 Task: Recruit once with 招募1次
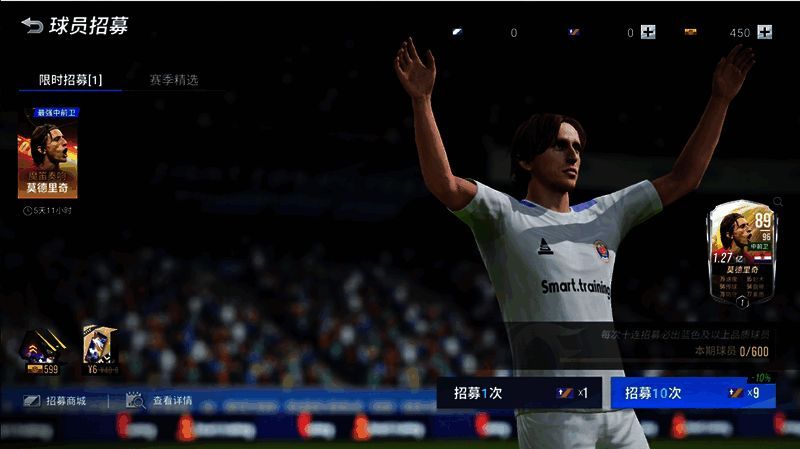tap(519, 393)
